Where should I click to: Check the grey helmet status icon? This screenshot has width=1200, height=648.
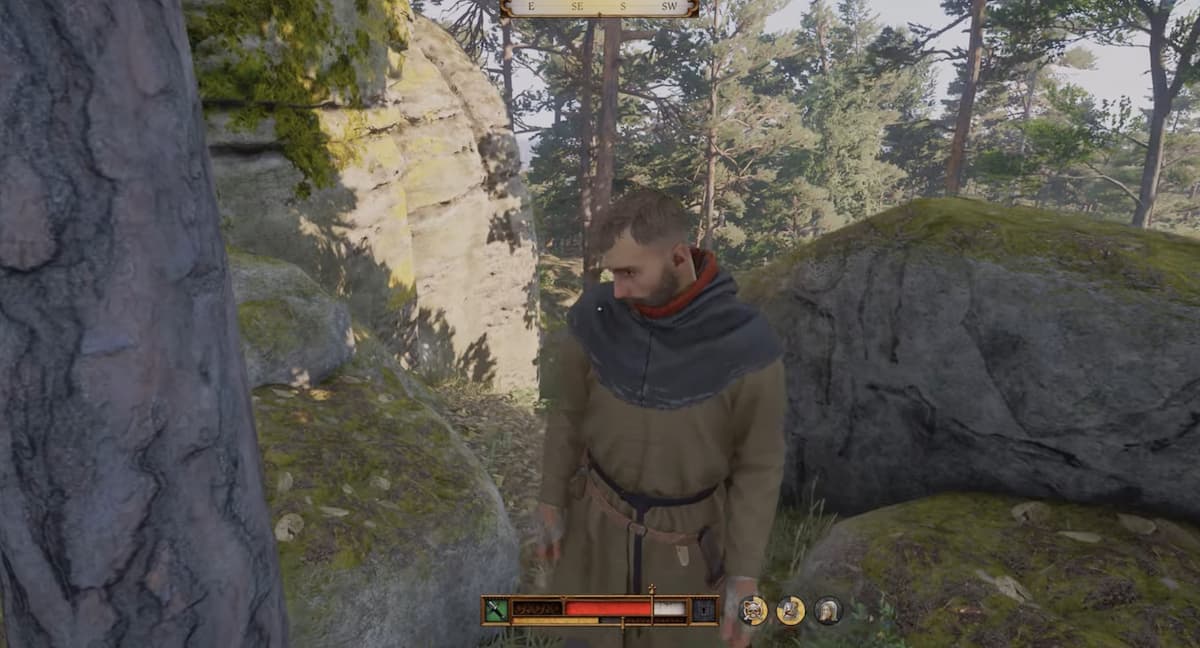coord(827,610)
